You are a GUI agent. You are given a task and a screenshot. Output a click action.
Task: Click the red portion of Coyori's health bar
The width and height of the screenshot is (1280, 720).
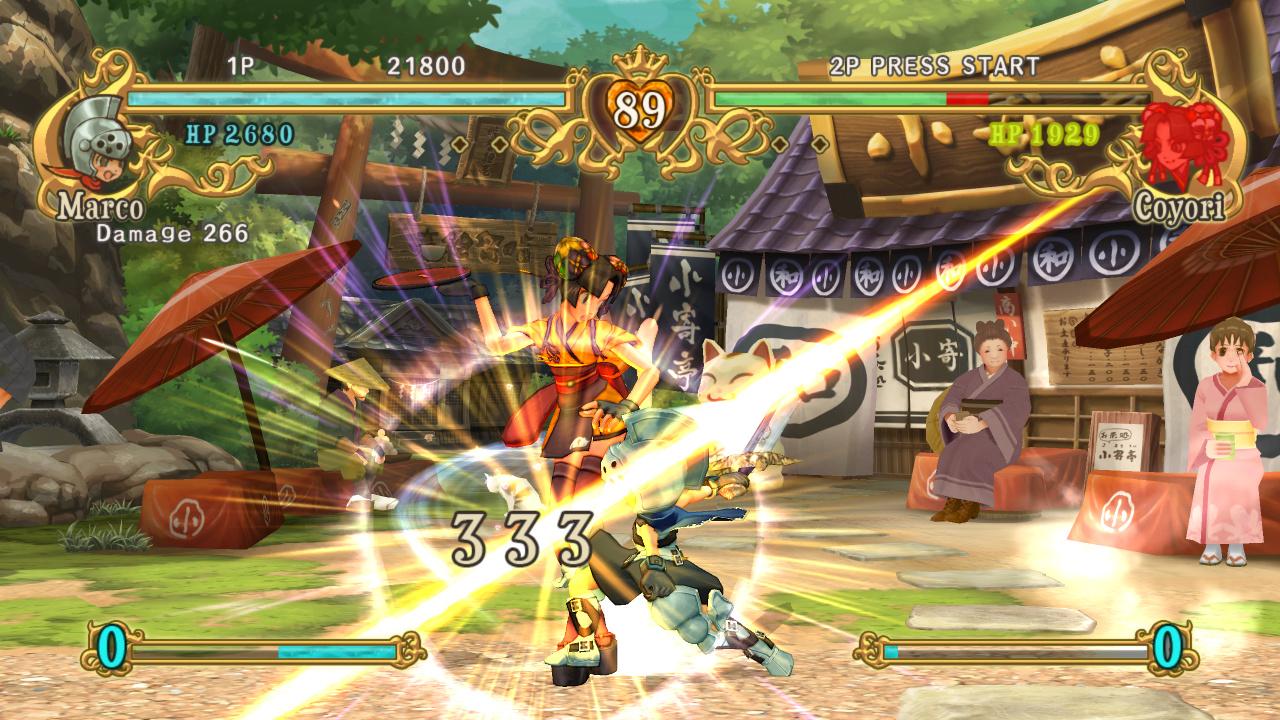(x=968, y=99)
